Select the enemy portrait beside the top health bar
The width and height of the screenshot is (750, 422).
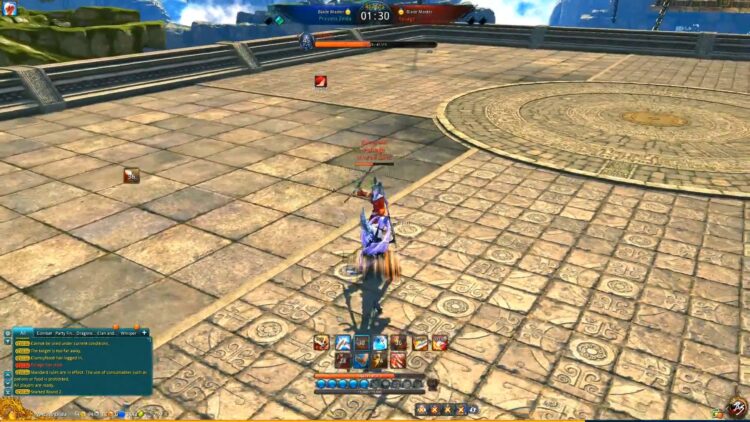pos(306,41)
